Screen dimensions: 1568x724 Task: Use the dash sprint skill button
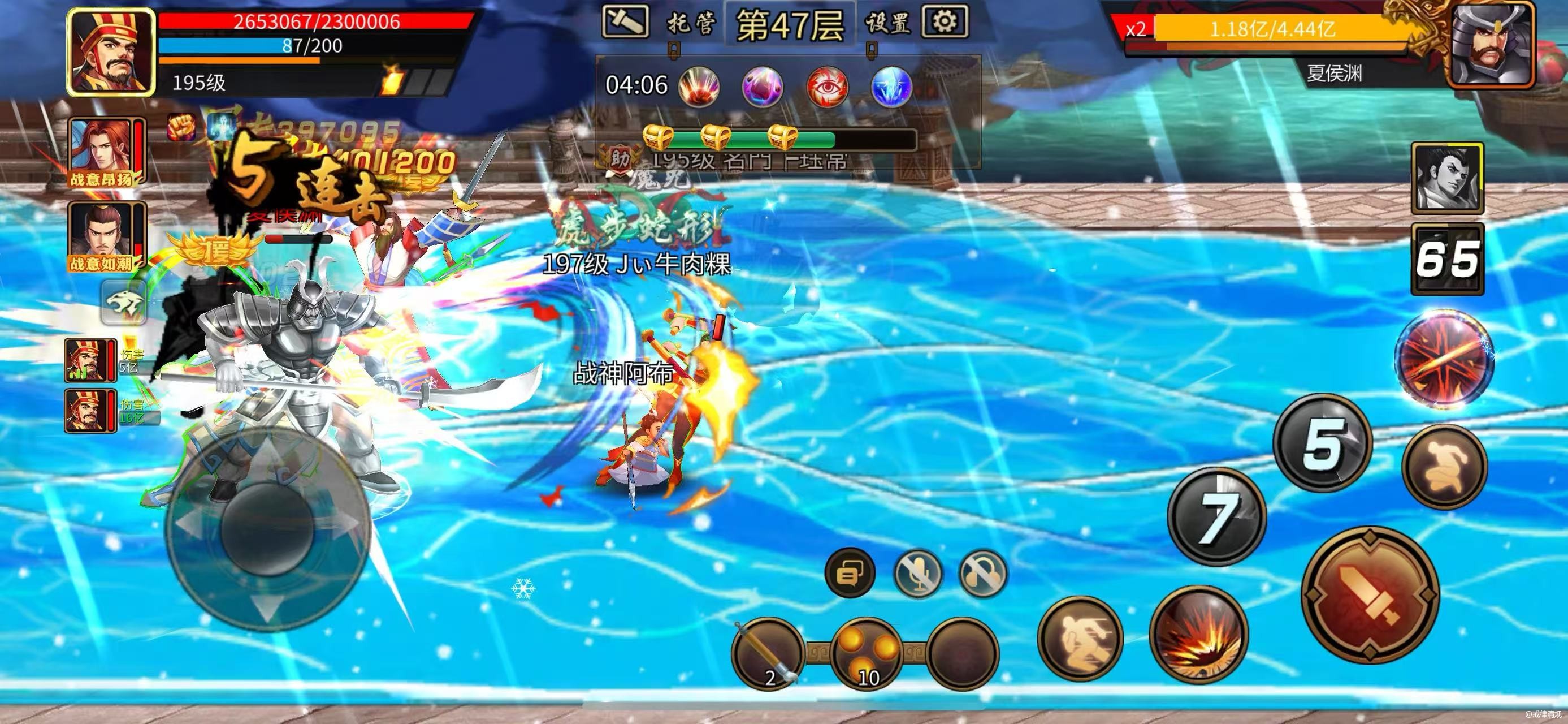click(1080, 637)
